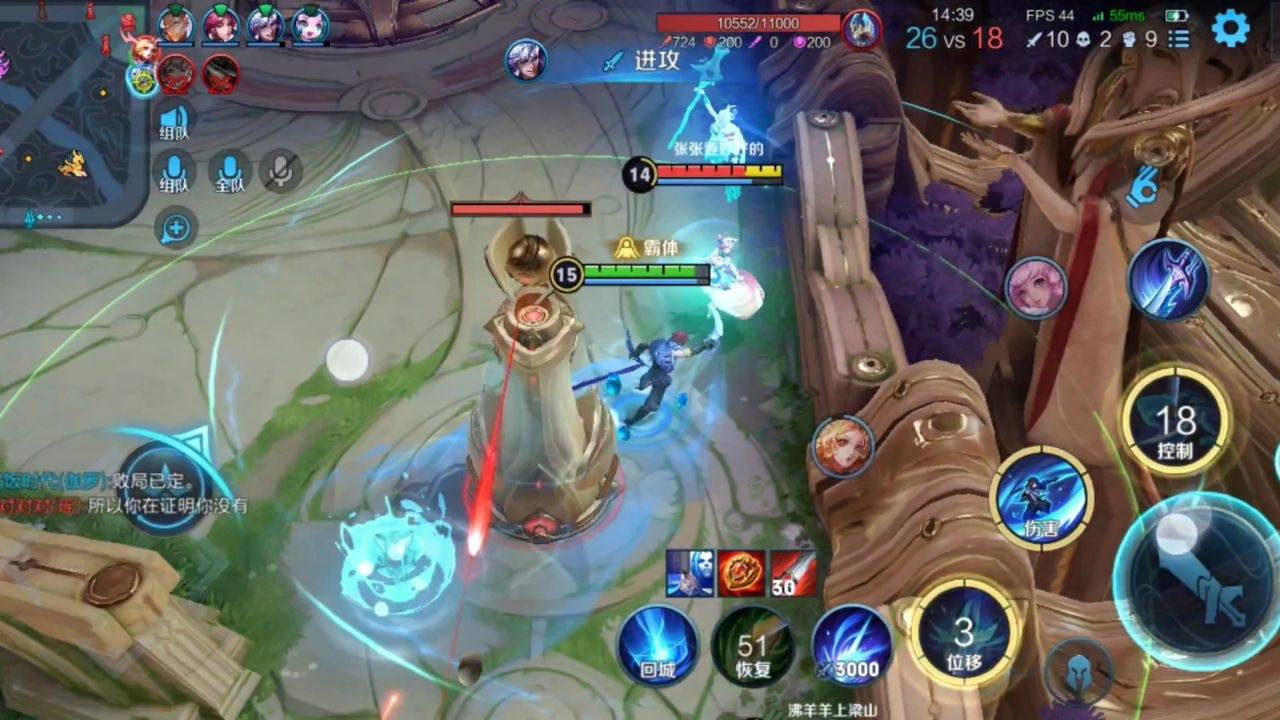1280x720 pixels.
Task: Target the blonde enemy hero portrait
Action: coord(842,446)
